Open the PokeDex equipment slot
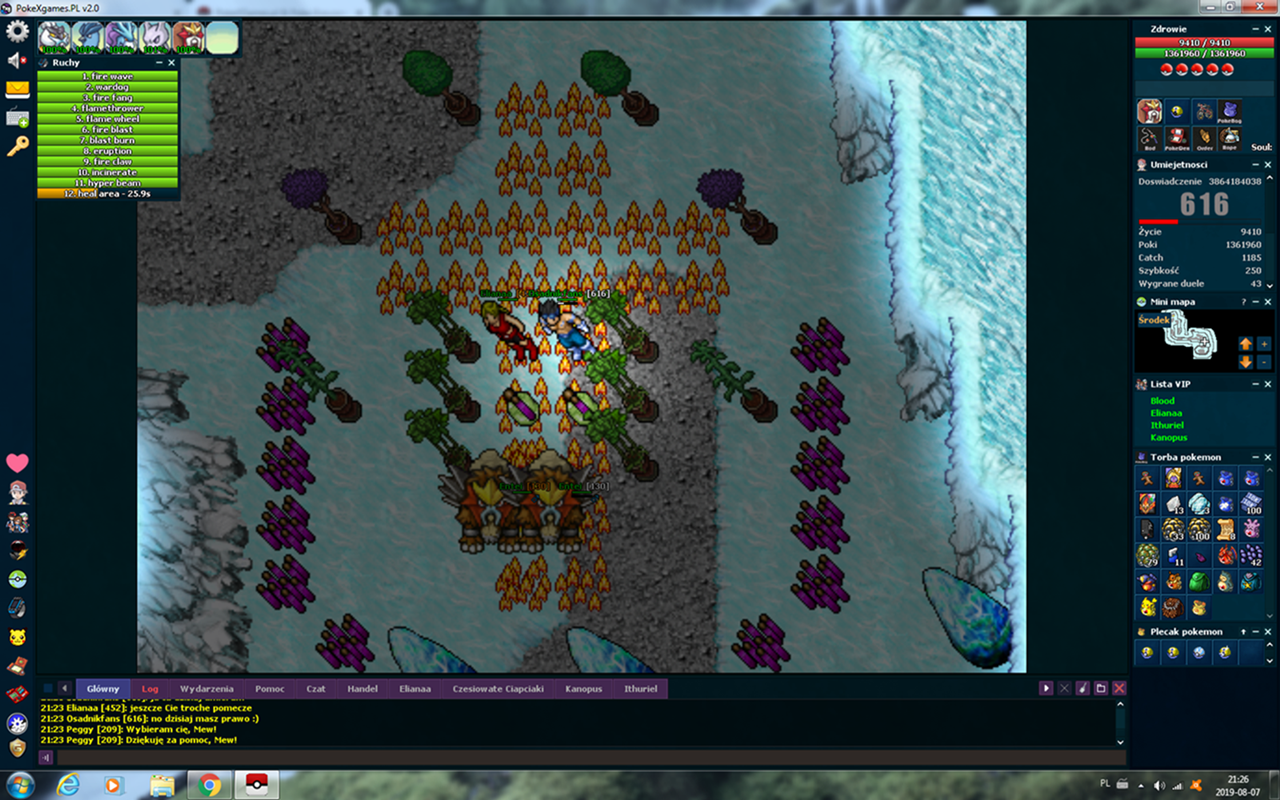1280x800 pixels. coord(1178,138)
